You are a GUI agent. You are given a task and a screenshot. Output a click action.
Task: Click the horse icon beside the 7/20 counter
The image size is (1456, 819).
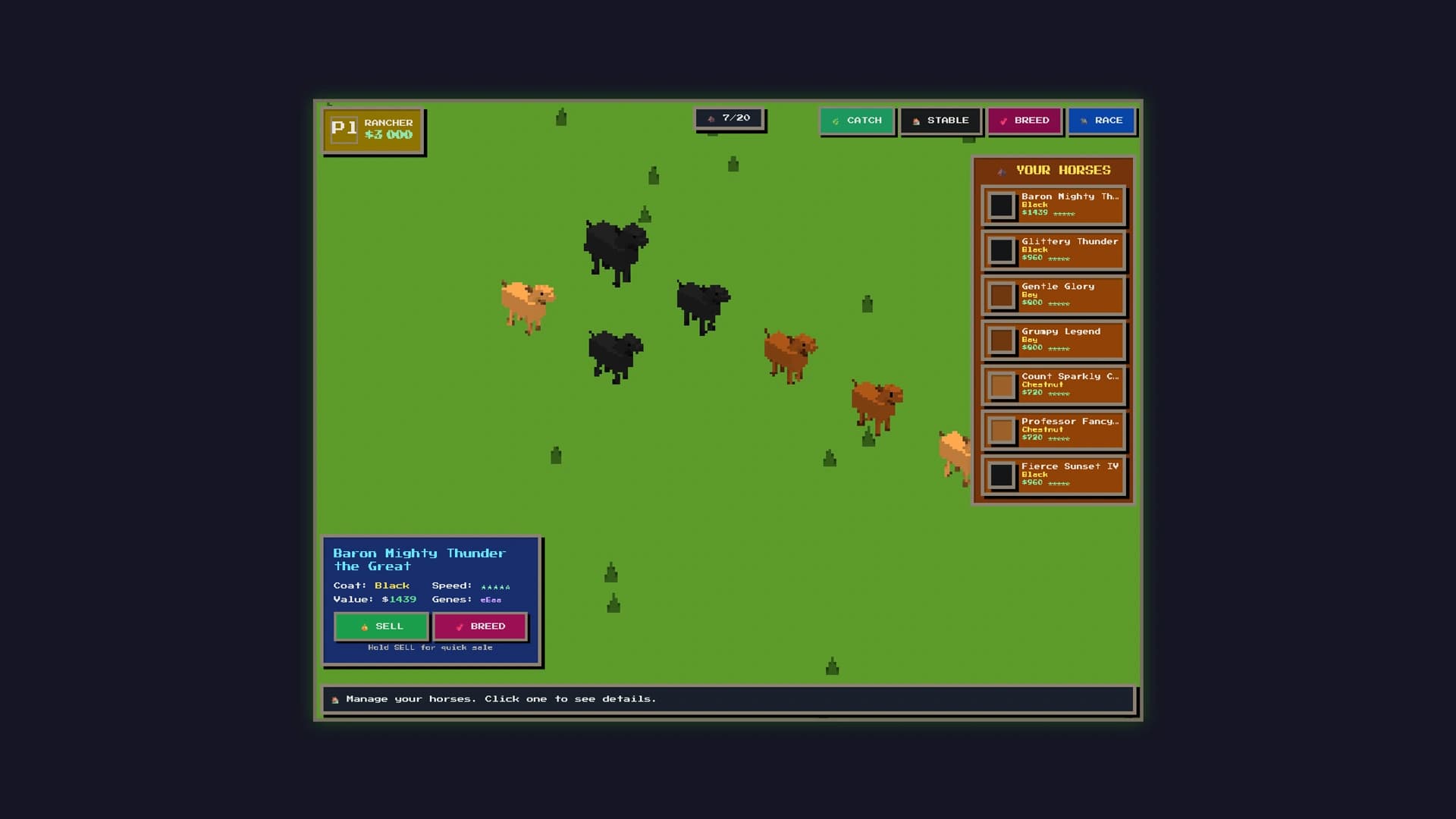(x=711, y=118)
